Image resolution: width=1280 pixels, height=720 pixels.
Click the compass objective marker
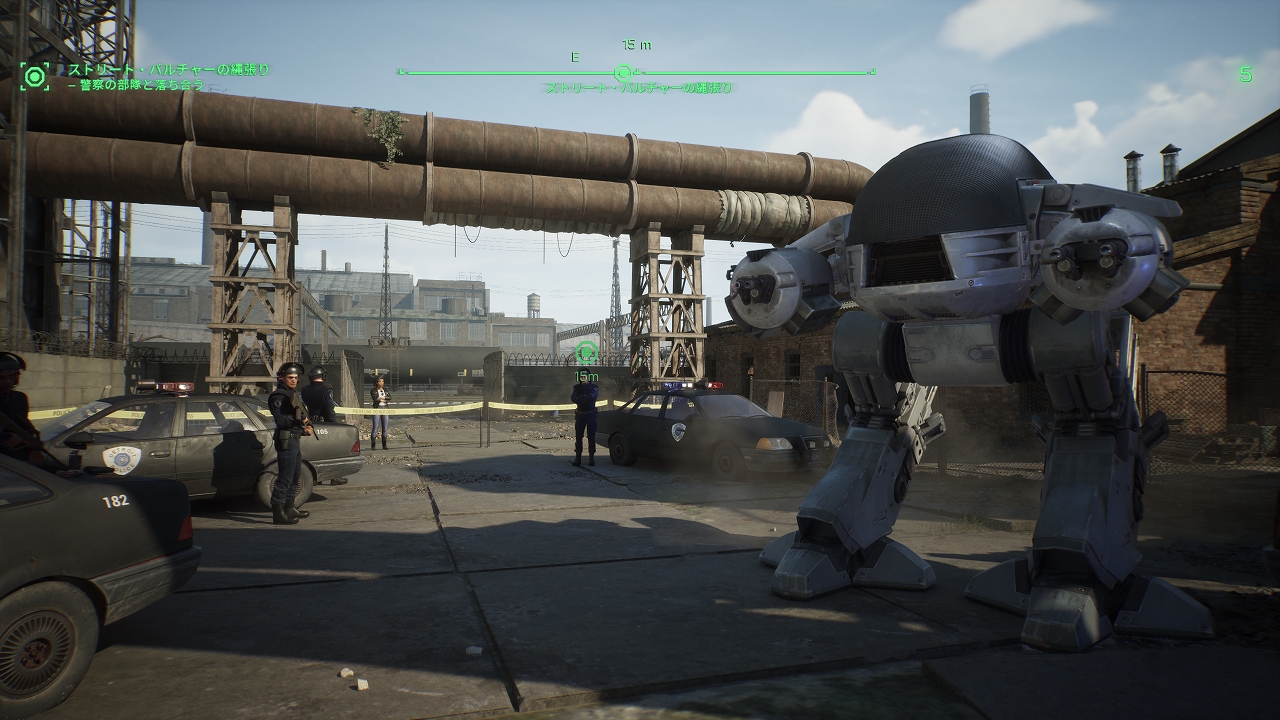622,72
